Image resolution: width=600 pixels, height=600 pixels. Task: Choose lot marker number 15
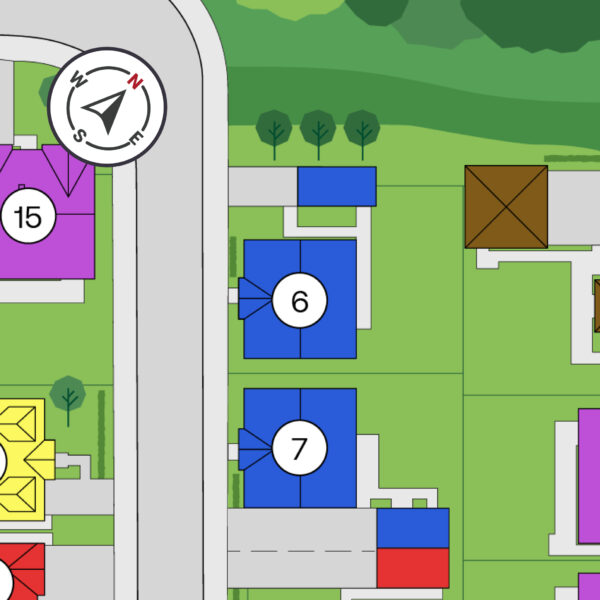click(29, 216)
